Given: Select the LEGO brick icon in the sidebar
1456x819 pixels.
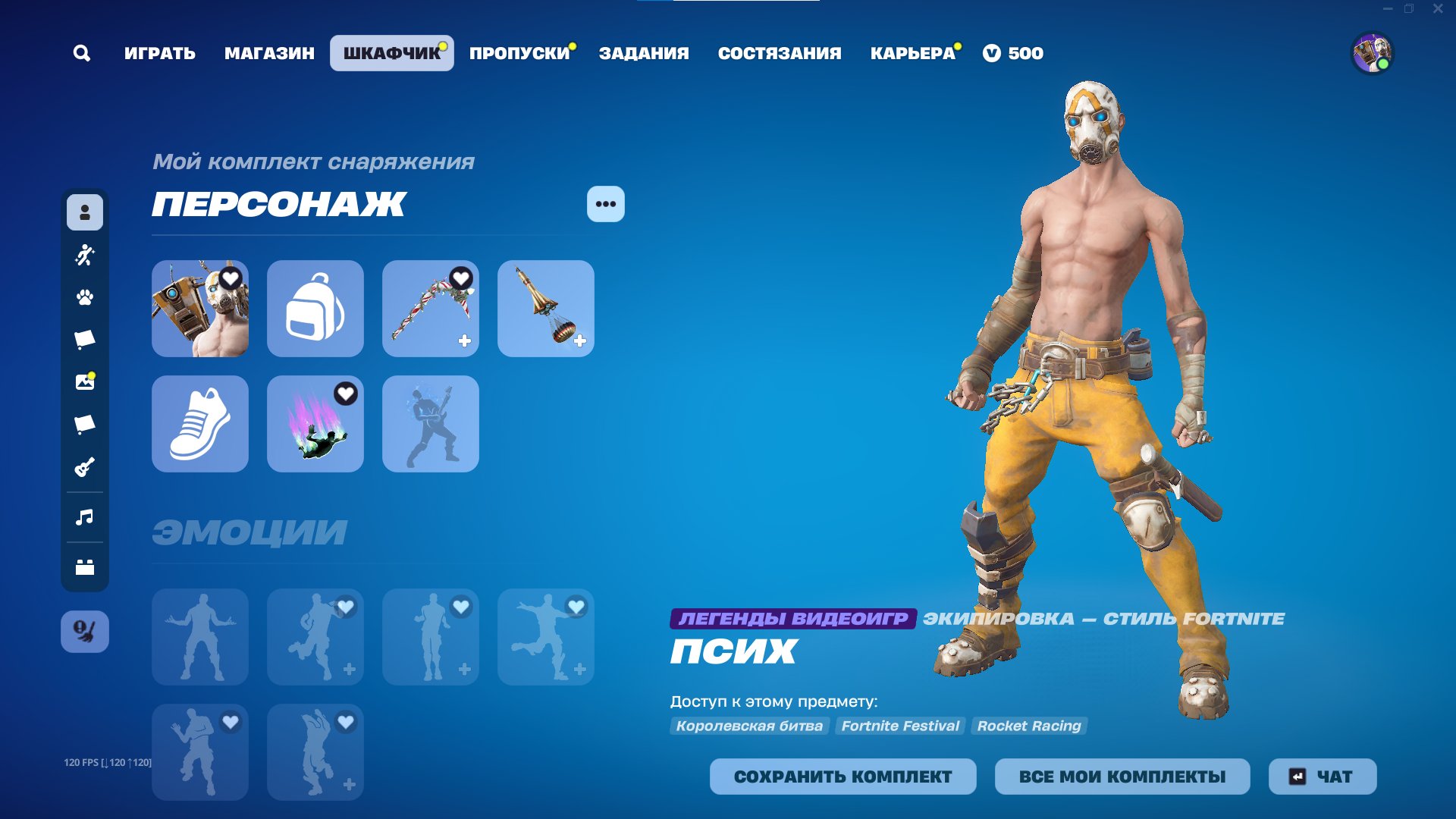Looking at the screenshot, I should 84,564.
